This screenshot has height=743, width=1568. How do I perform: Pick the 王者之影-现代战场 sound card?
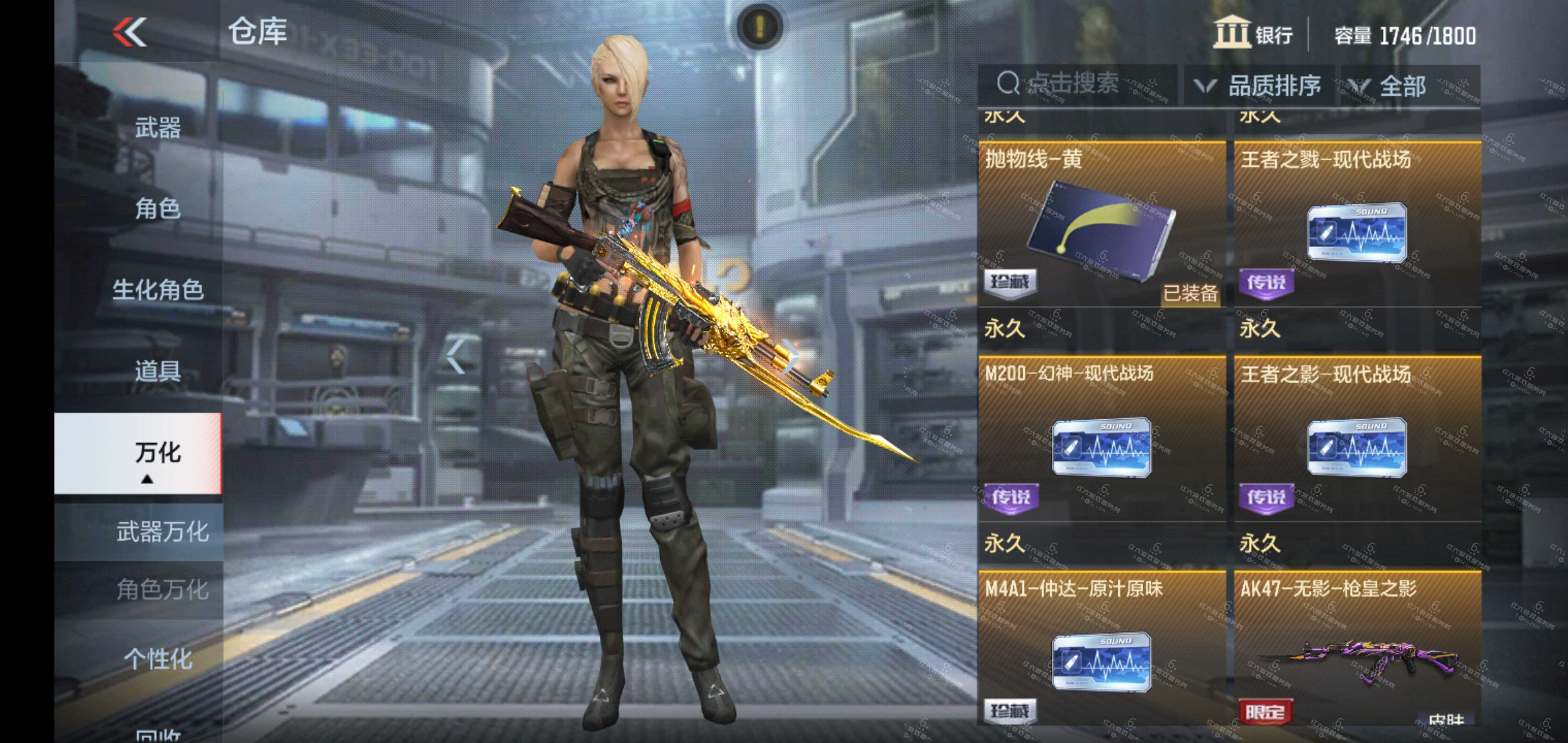1357,439
